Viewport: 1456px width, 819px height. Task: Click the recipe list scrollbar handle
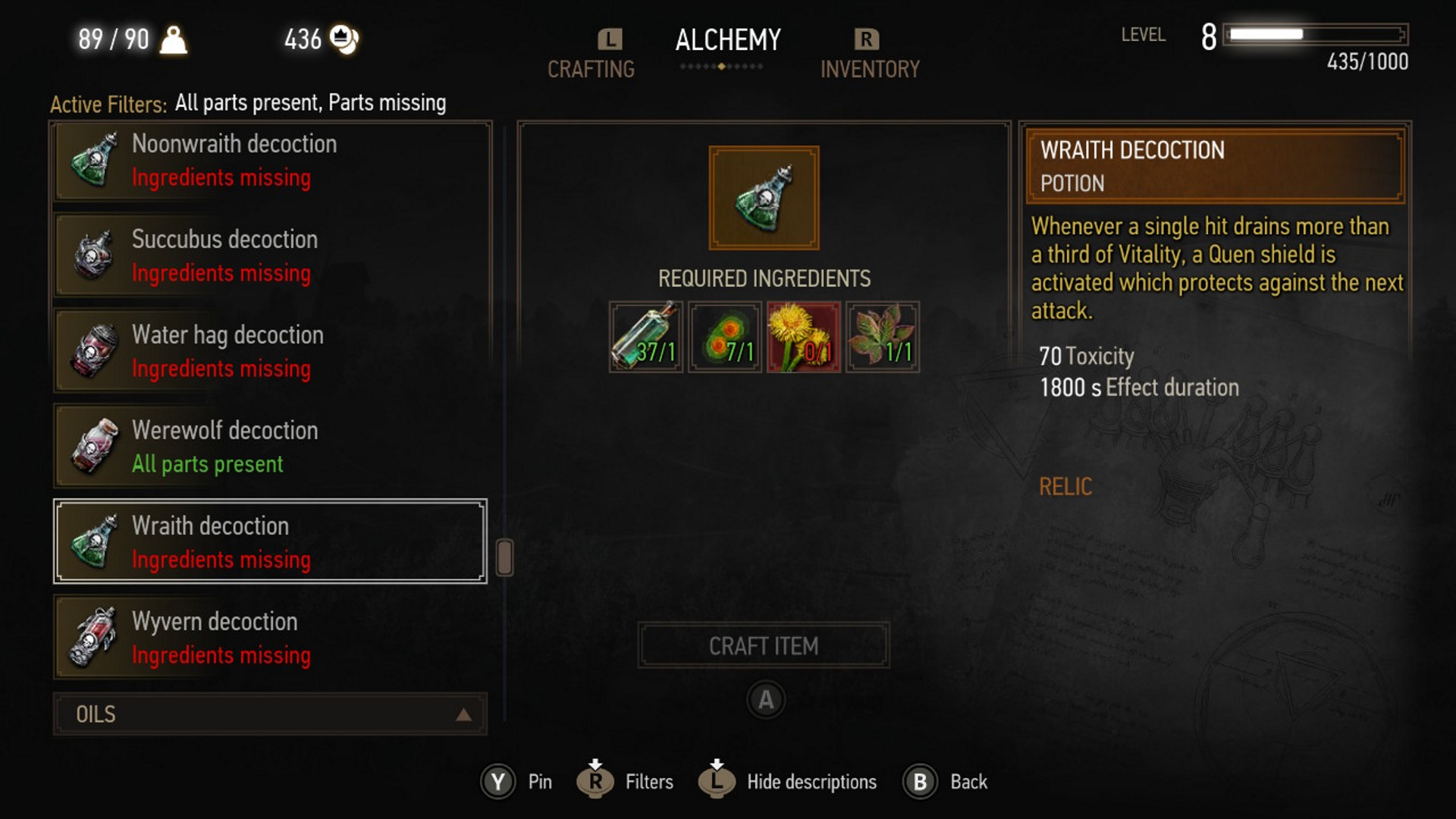point(504,557)
